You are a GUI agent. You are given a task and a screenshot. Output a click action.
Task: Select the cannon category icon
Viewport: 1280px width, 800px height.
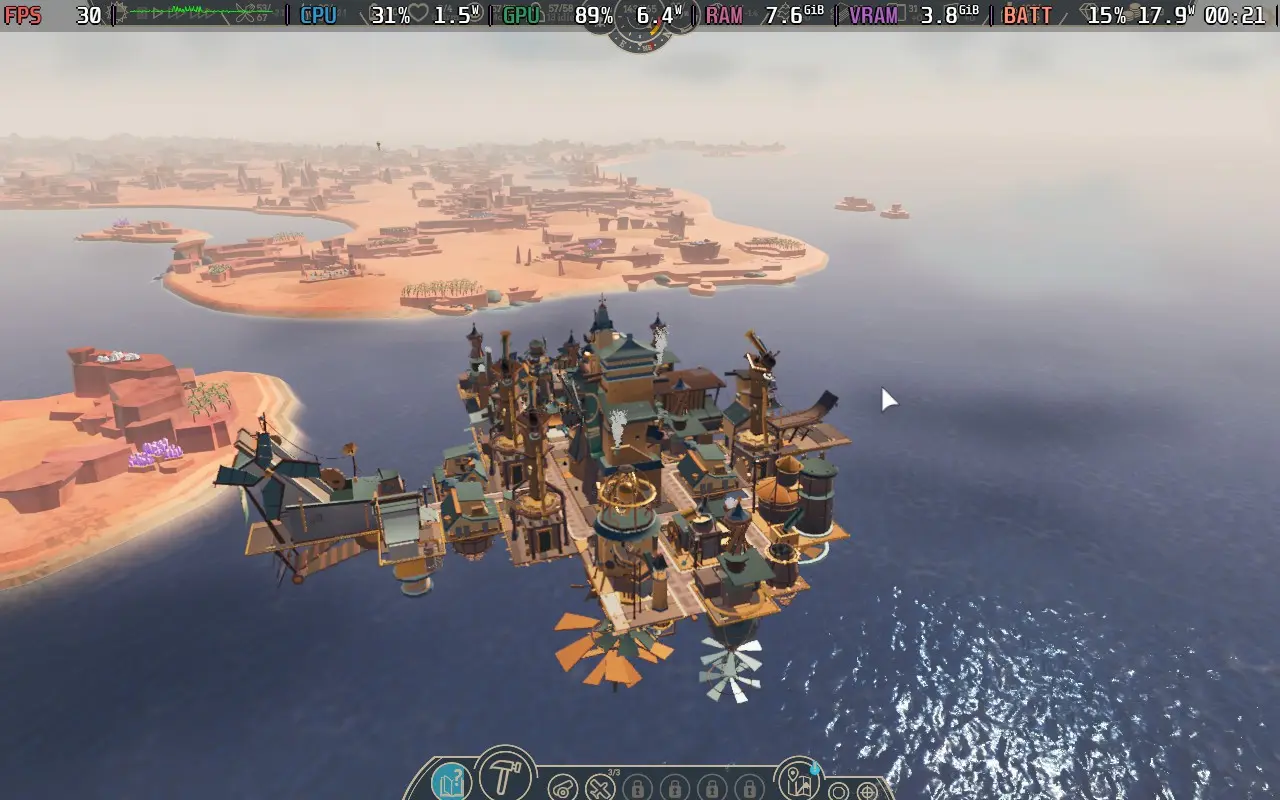(x=563, y=786)
